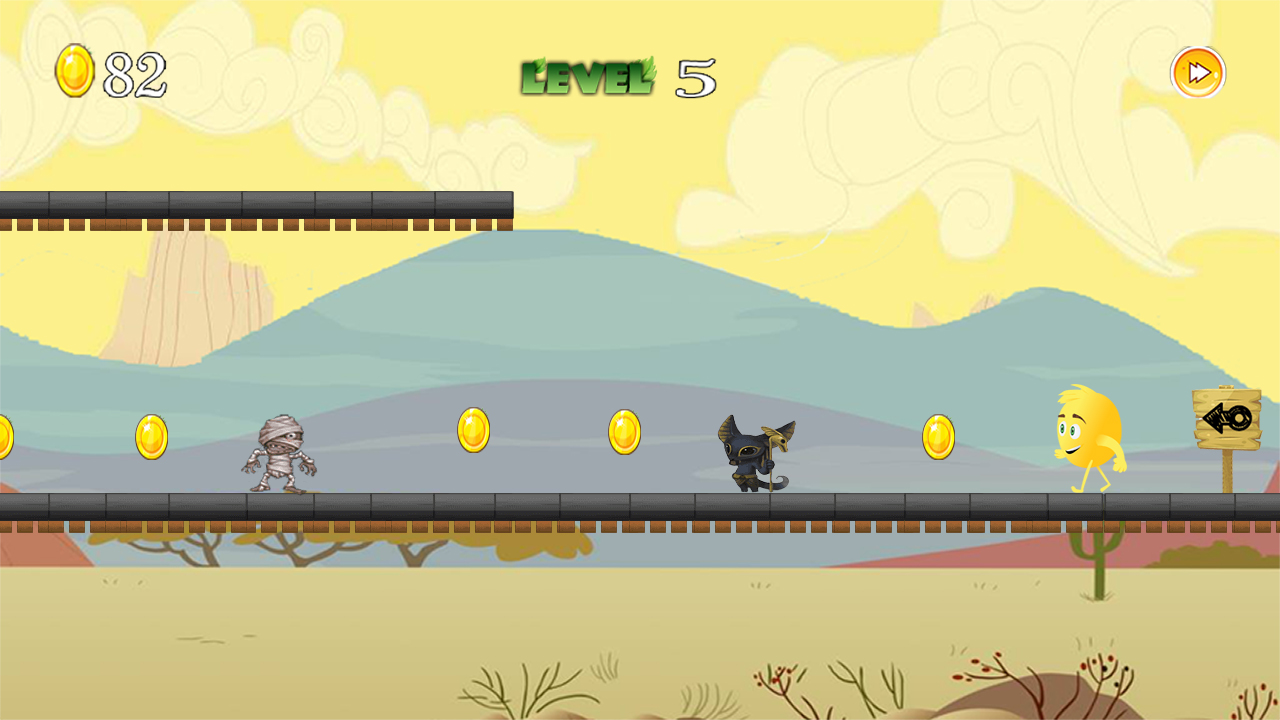Screen dimensions: 1280x720
Task: Collect the coin in front of the Anubis enemy
Action: [x=625, y=430]
